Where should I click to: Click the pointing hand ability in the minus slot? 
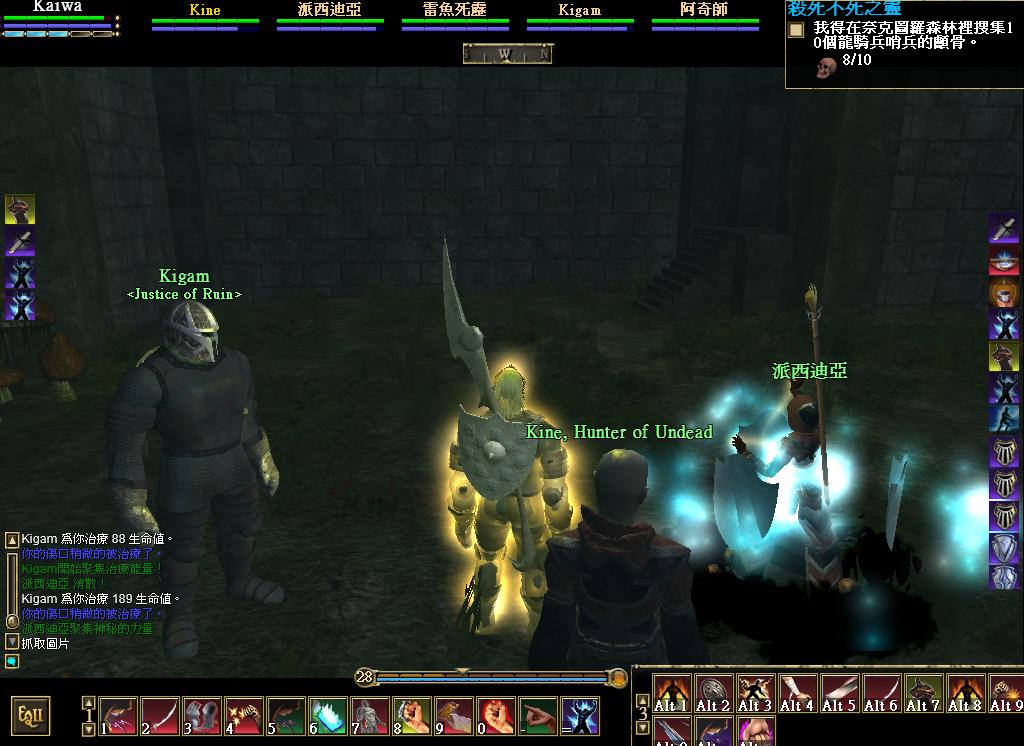538,716
